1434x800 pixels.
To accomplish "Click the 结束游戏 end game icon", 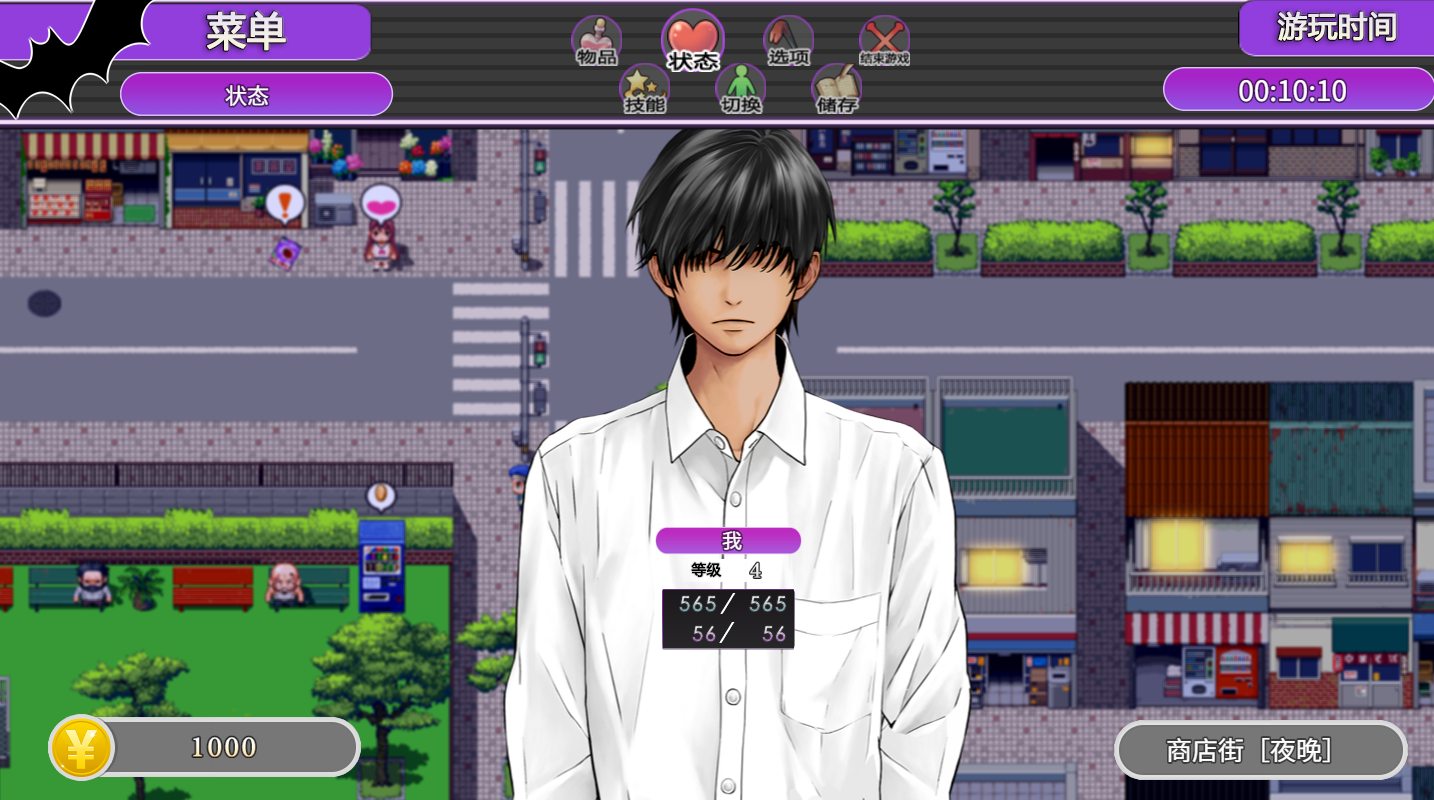I will [x=884, y=41].
